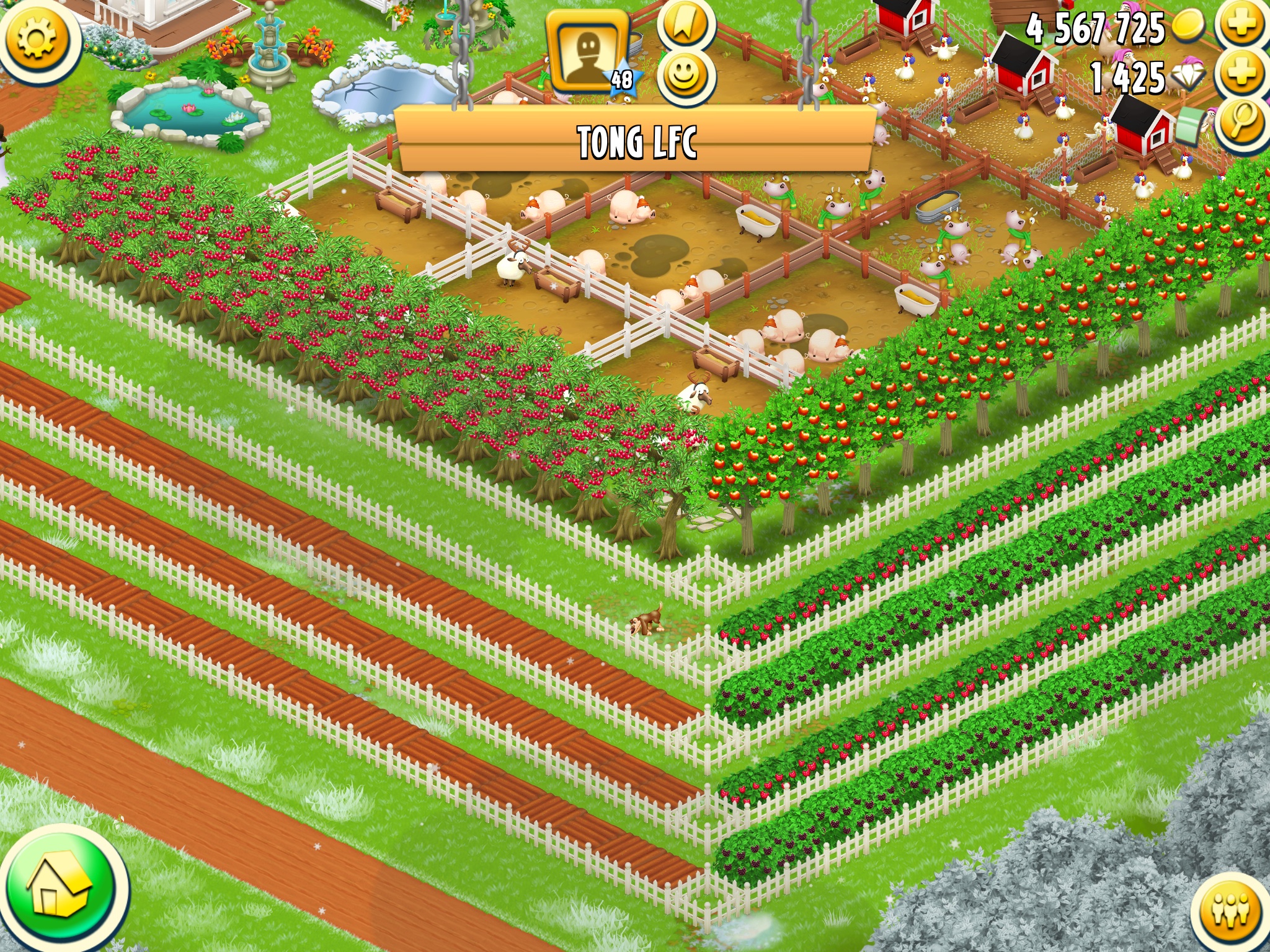This screenshot has width=1270, height=952.
Task: View the player profile avatar
Action: (x=586, y=51)
